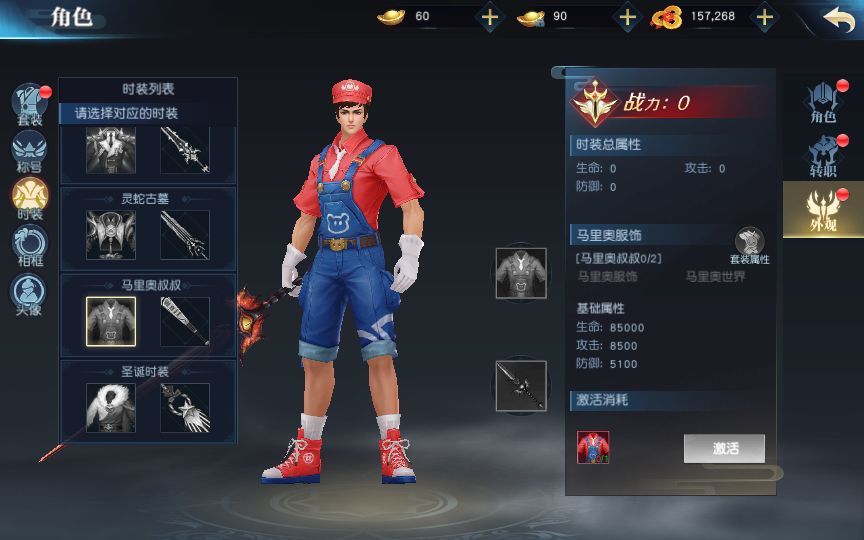Select the 时装 costume category
The height and width of the screenshot is (540, 864).
(x=30, y=198)
